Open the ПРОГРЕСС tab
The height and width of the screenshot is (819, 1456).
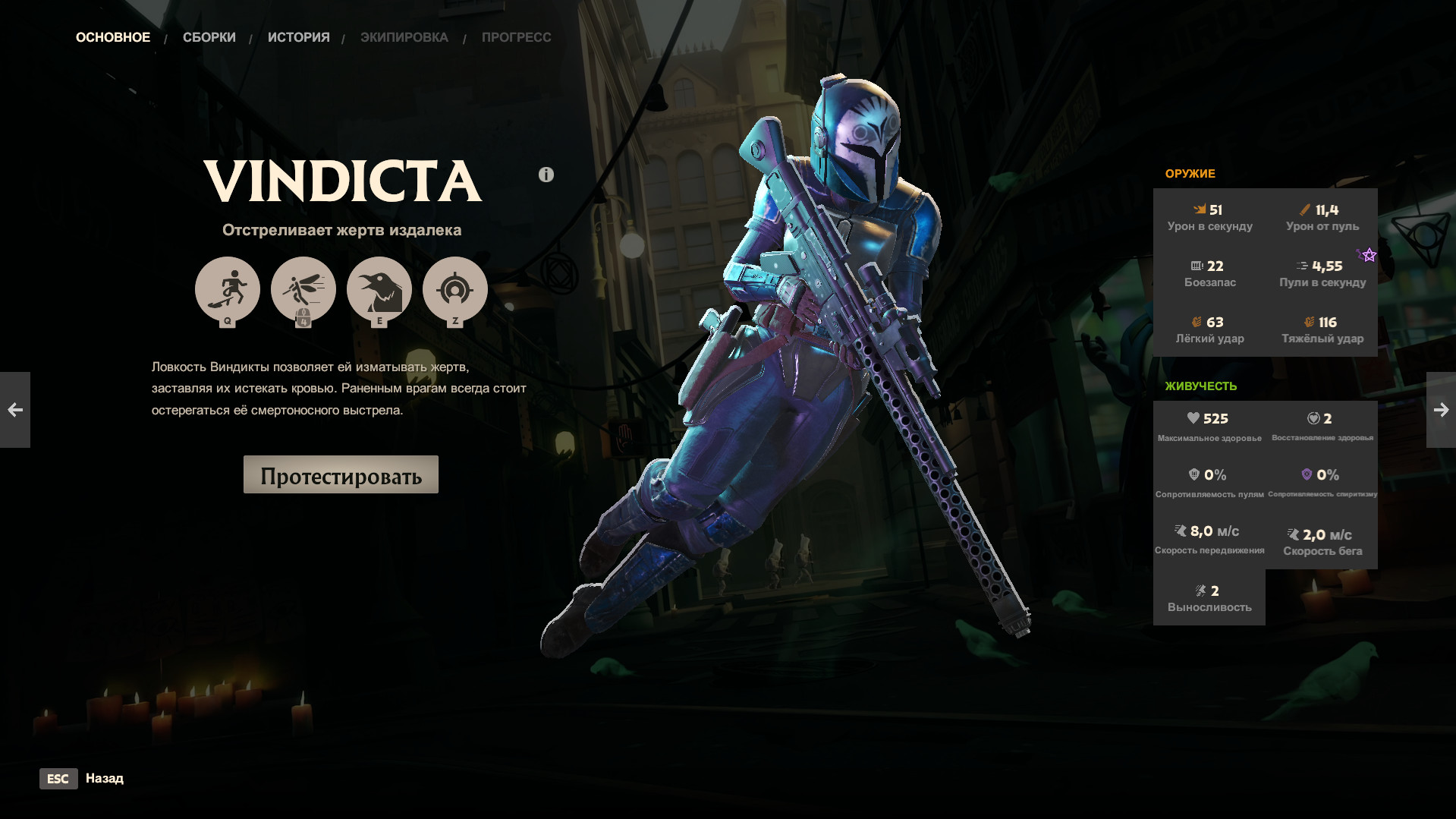coord(516,36)
